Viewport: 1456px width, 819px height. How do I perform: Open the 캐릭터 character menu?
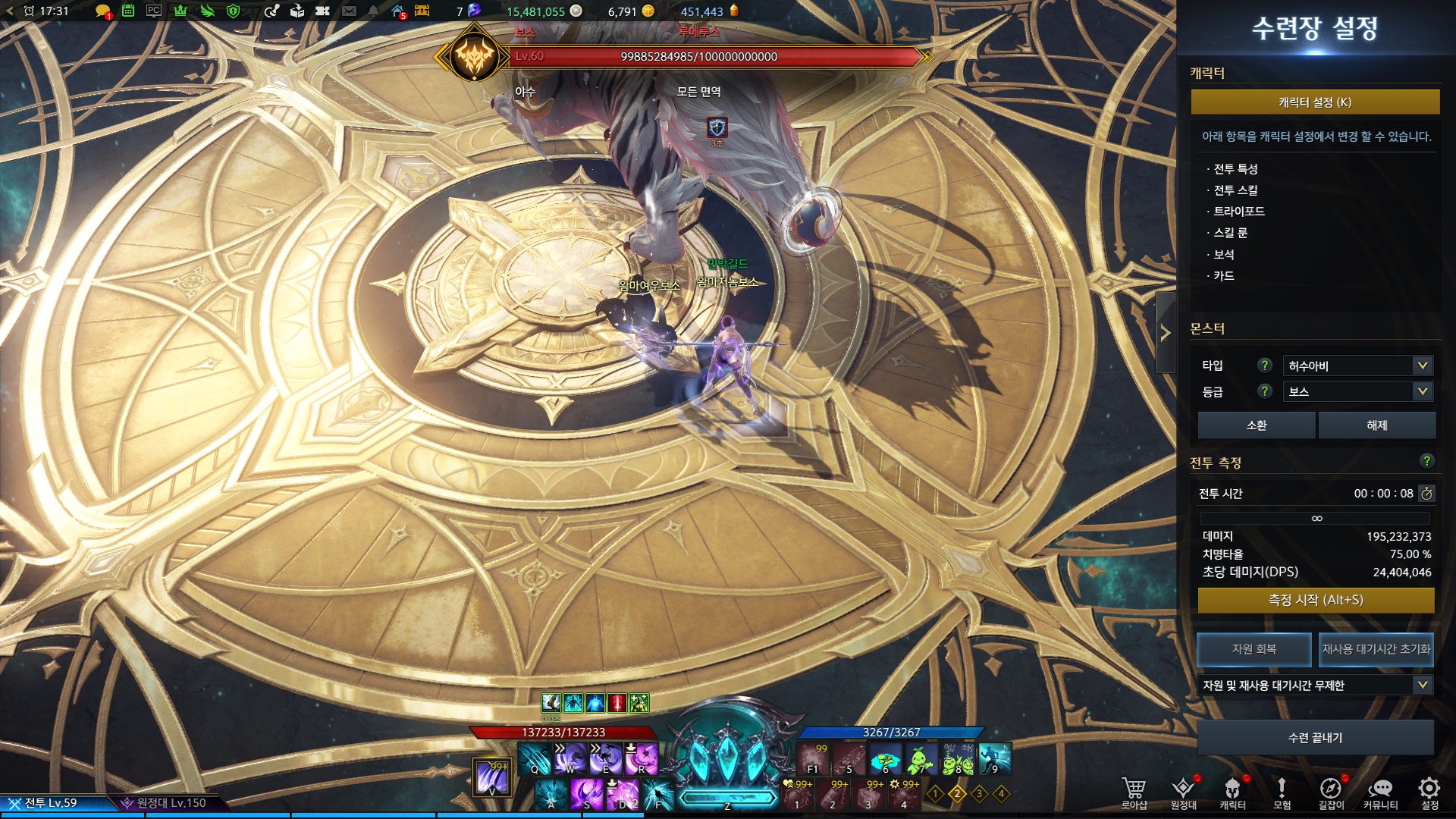(x=1232, y=792)
